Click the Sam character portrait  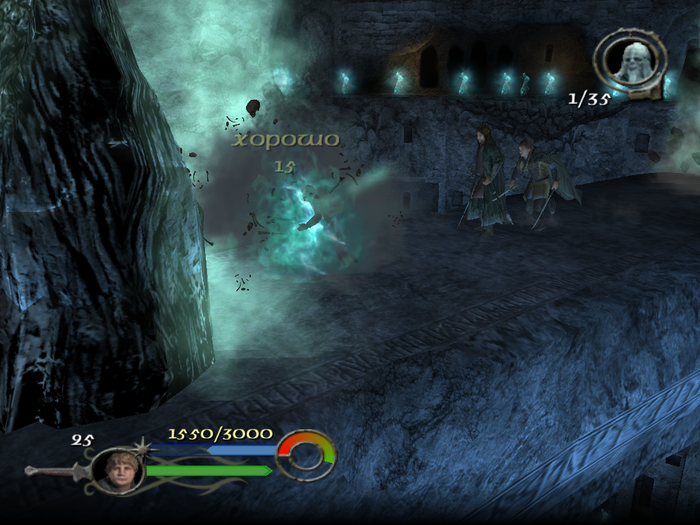[x=117, y=469]
